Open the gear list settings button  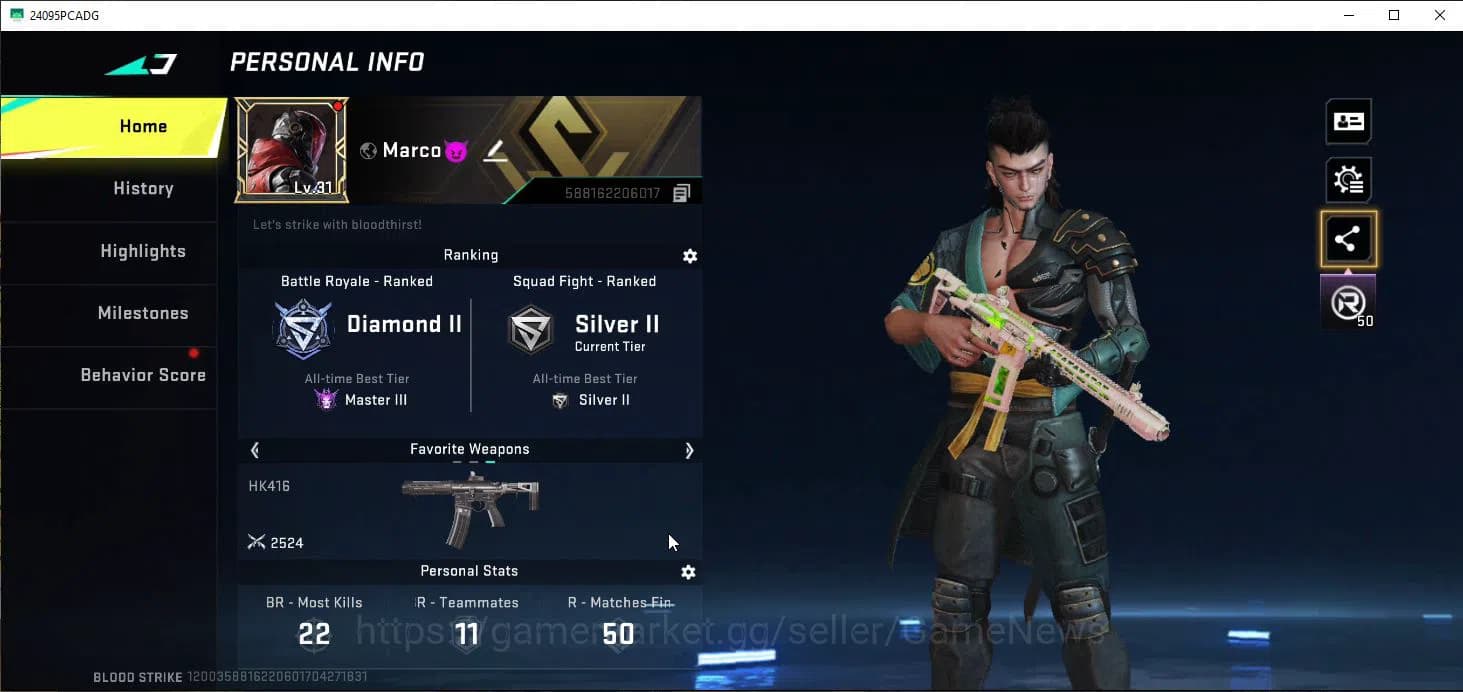click(x=1347, y=180)
